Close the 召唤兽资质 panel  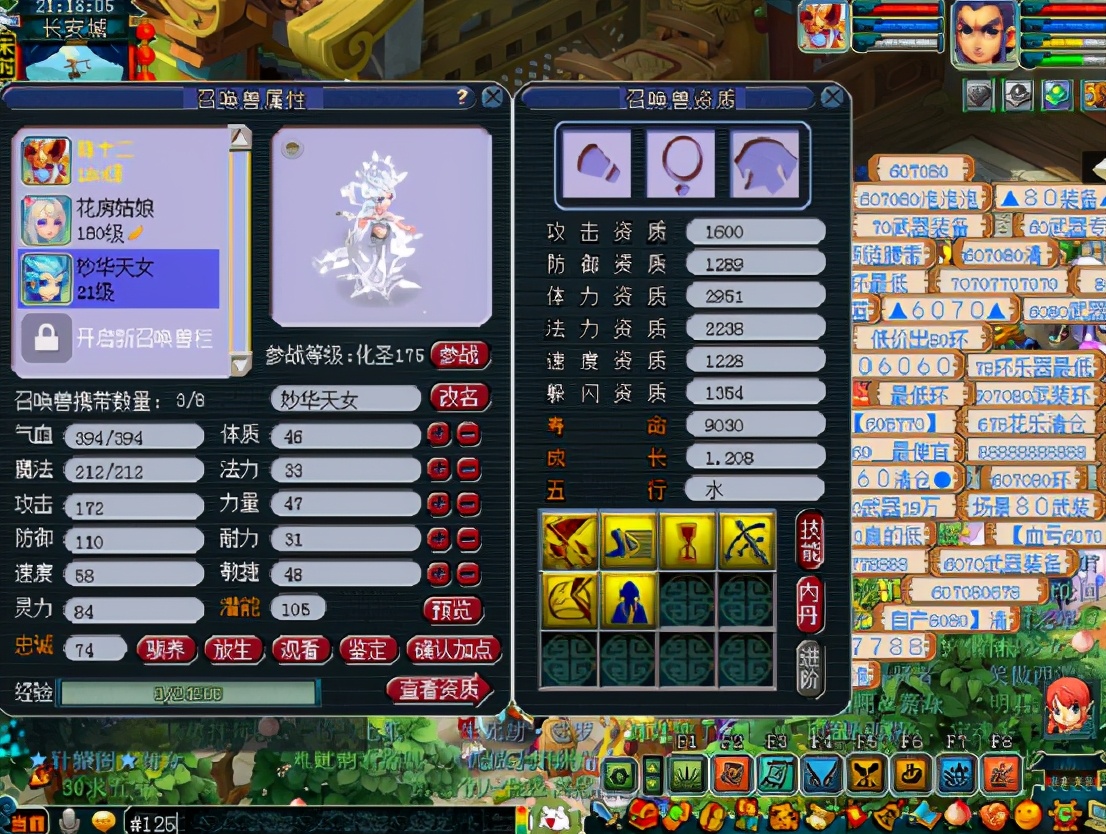click(831, 97)
